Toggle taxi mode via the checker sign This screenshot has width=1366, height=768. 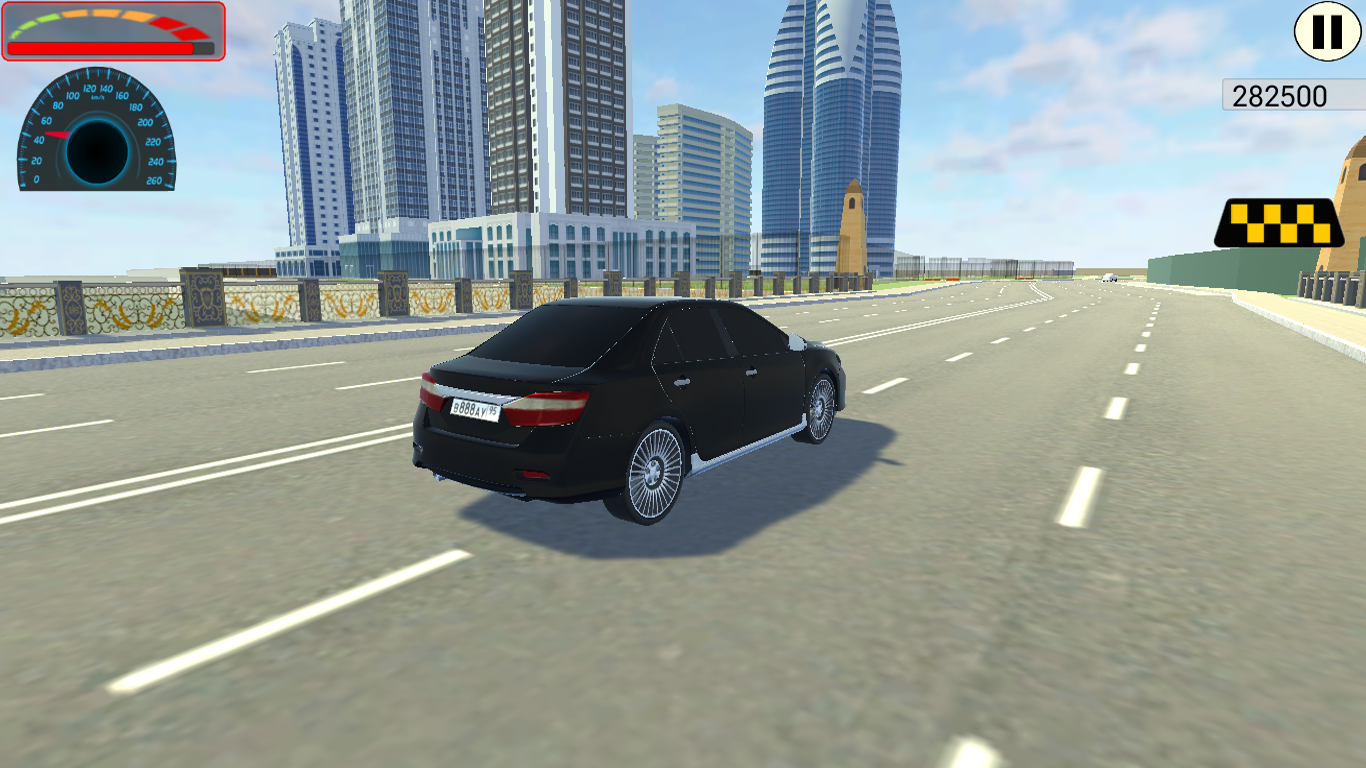click(x=1280, y=222)
